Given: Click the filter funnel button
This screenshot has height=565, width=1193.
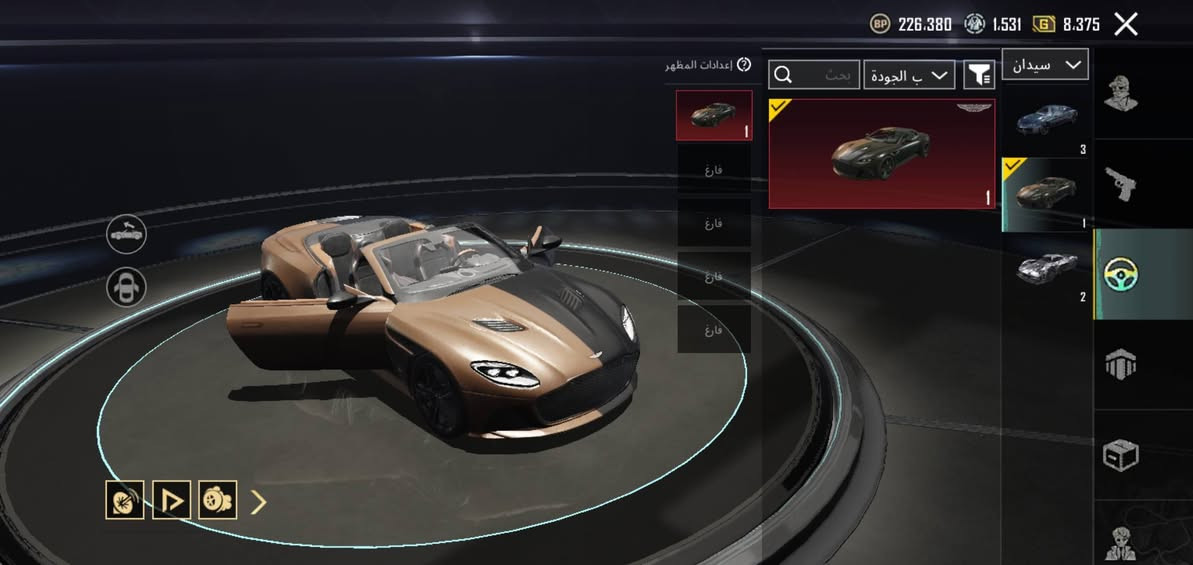Looking at the screenshot, I should tap(979, 75).
